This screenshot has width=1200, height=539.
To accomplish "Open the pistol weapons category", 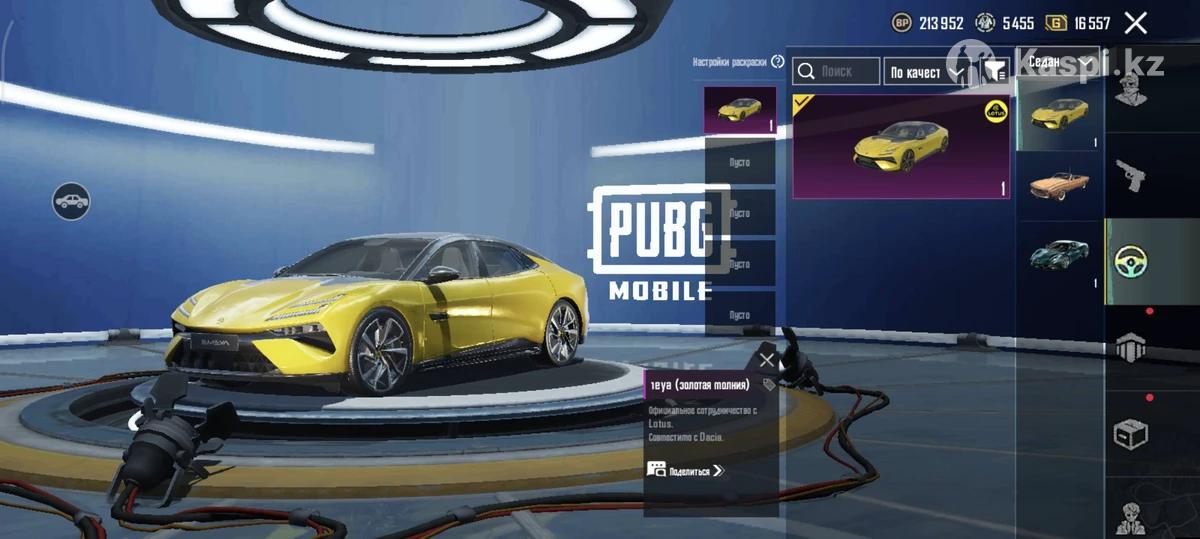I will click(1131, 176).
